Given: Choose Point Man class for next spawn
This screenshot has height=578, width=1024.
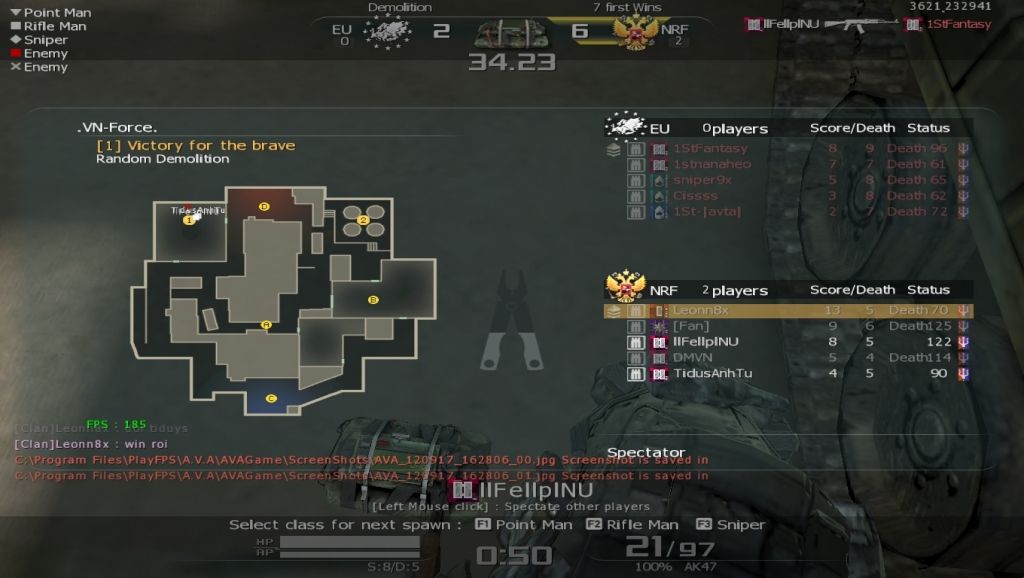Looking at the screenshot, I should click(x=524, y=525).
